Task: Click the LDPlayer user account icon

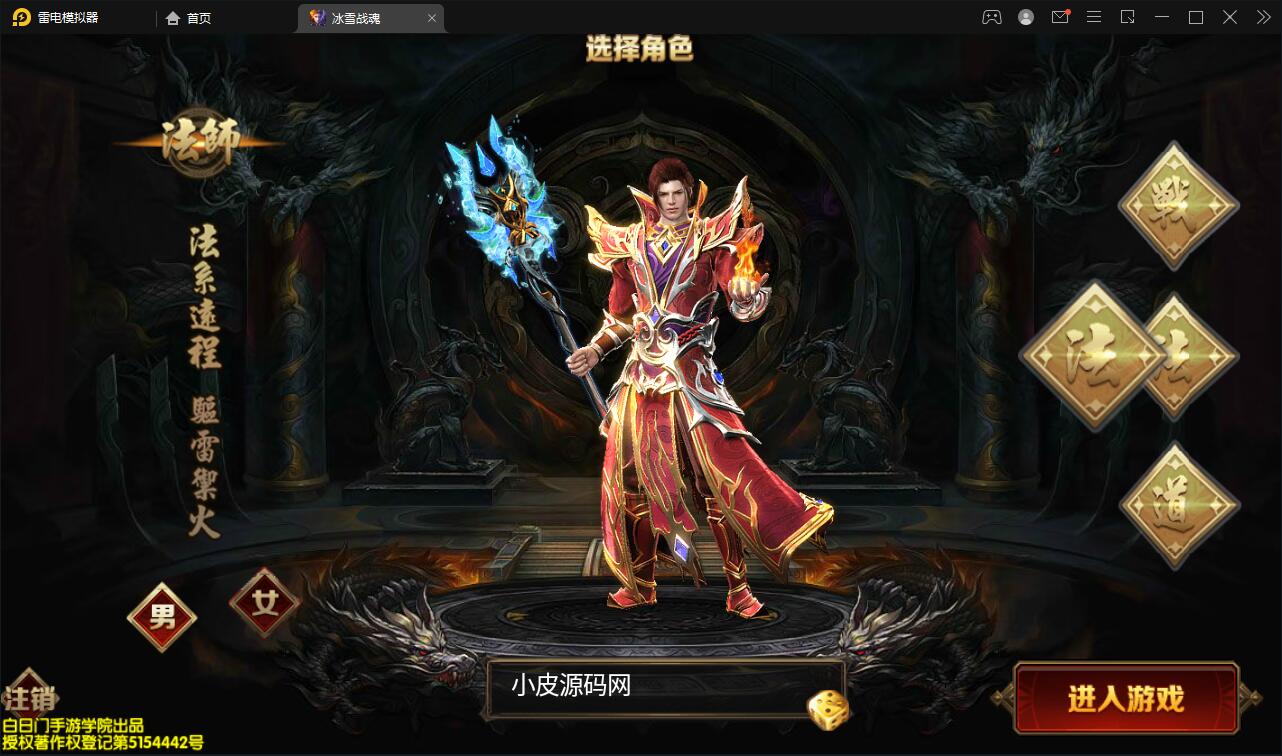Action: 1025,17
